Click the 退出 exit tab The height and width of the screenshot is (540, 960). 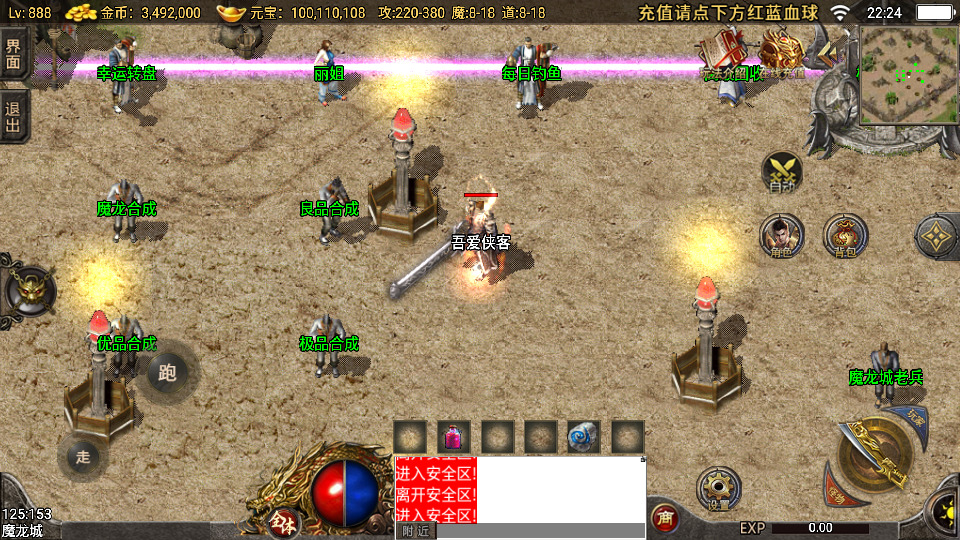click(13, 116)
